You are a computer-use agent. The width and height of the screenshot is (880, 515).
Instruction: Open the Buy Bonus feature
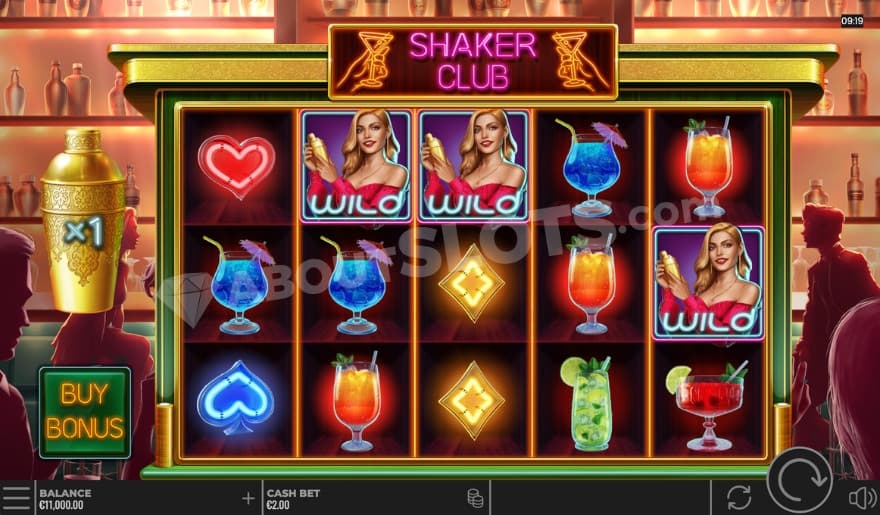pos(85,411)
